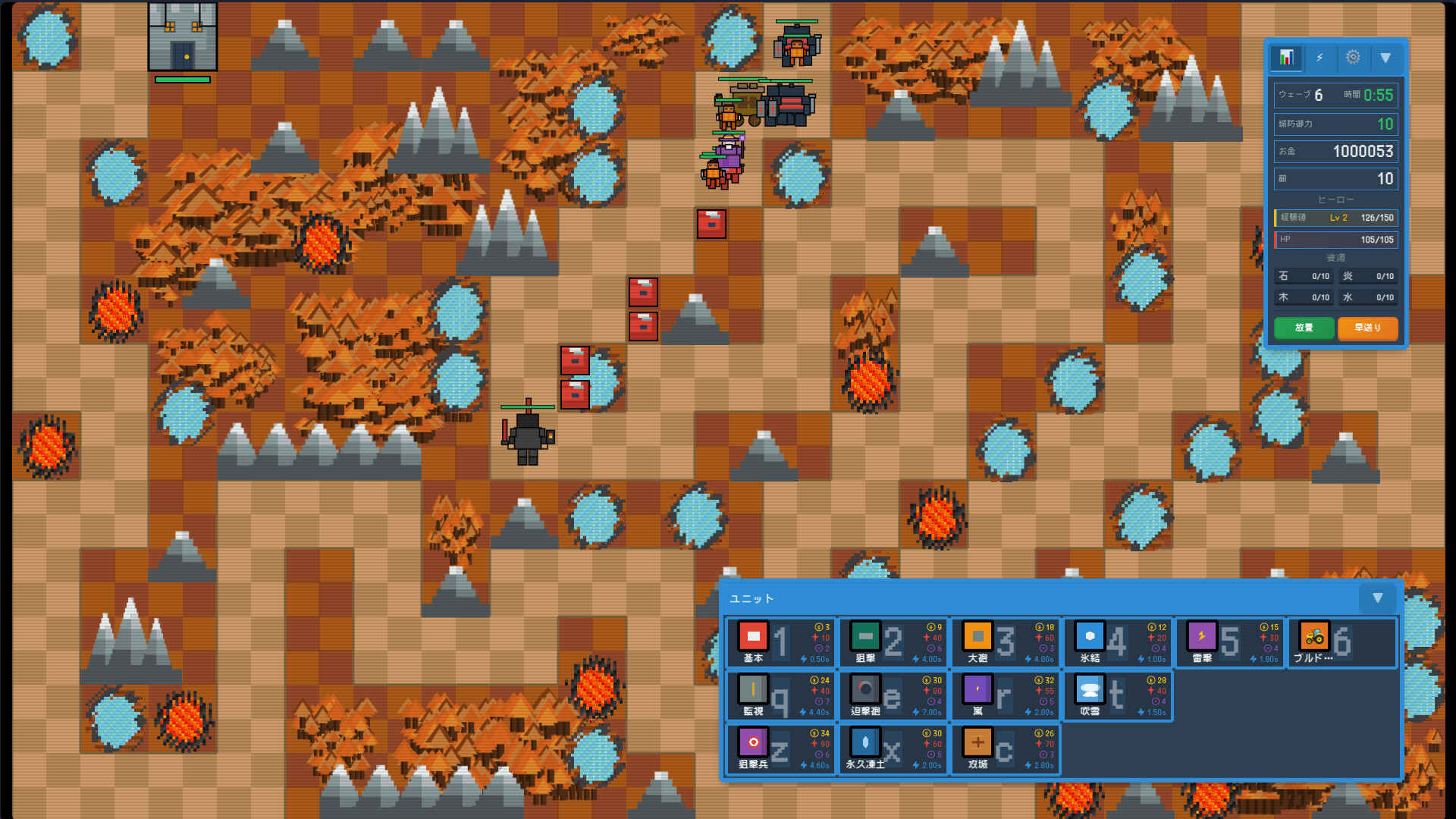
Task: Open the stats chart tab
Action: (x=1286, y=58)
